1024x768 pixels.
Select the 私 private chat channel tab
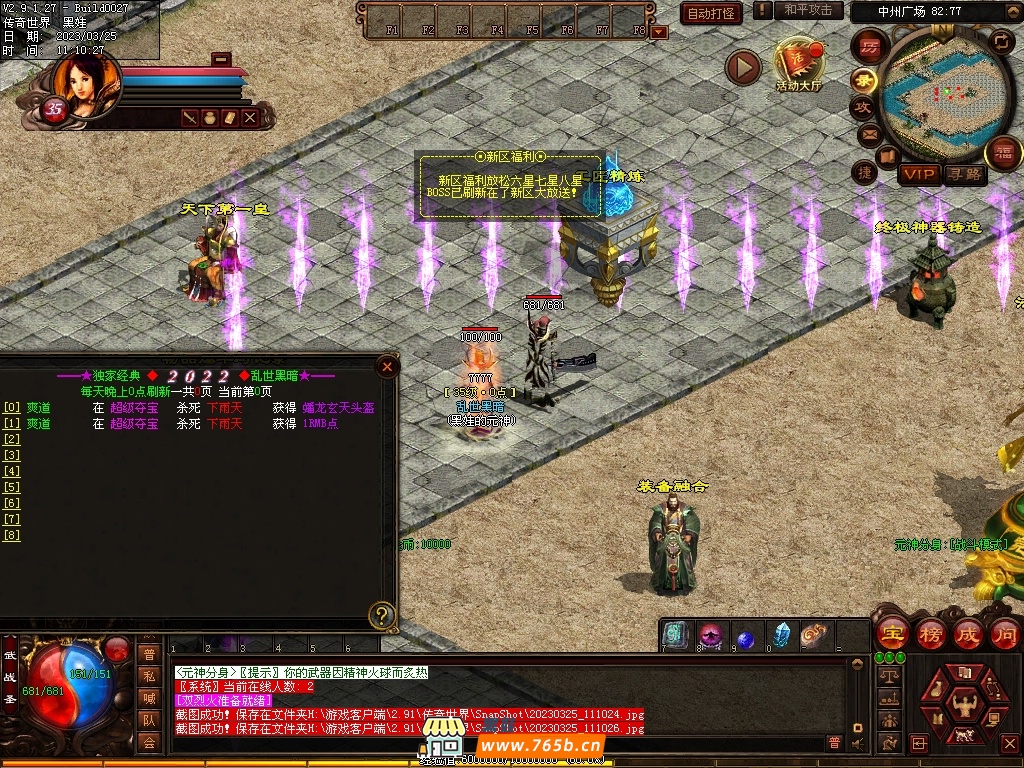click(x=149, y=675)
